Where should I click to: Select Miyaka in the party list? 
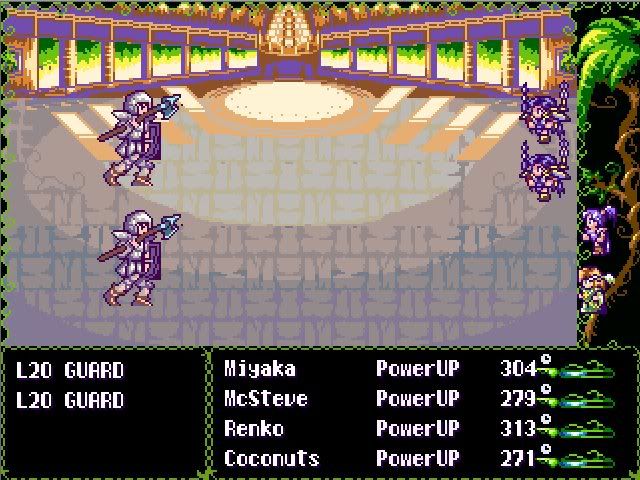[x=260, y=369]
